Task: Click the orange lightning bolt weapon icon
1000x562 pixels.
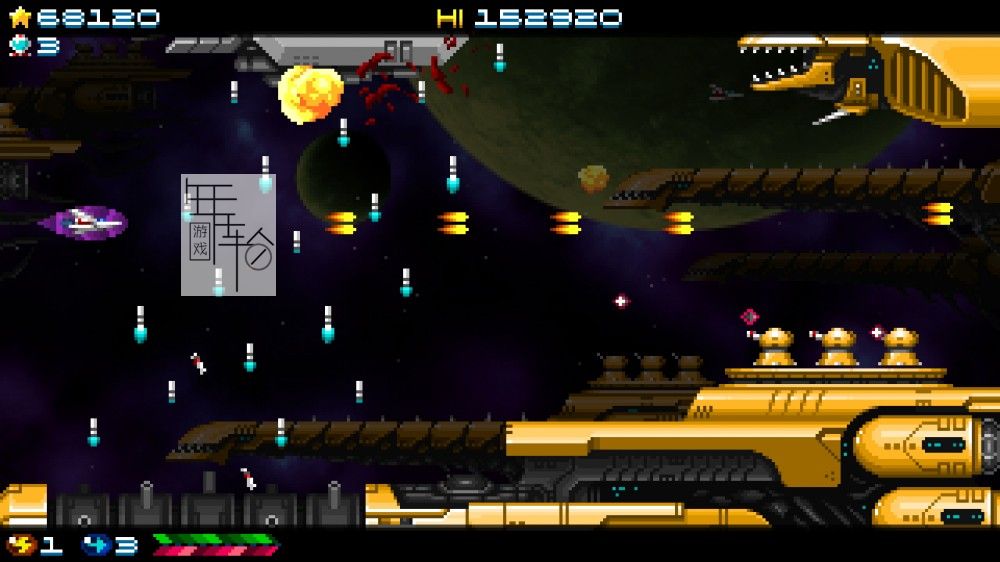Action: tap(20, 546)
